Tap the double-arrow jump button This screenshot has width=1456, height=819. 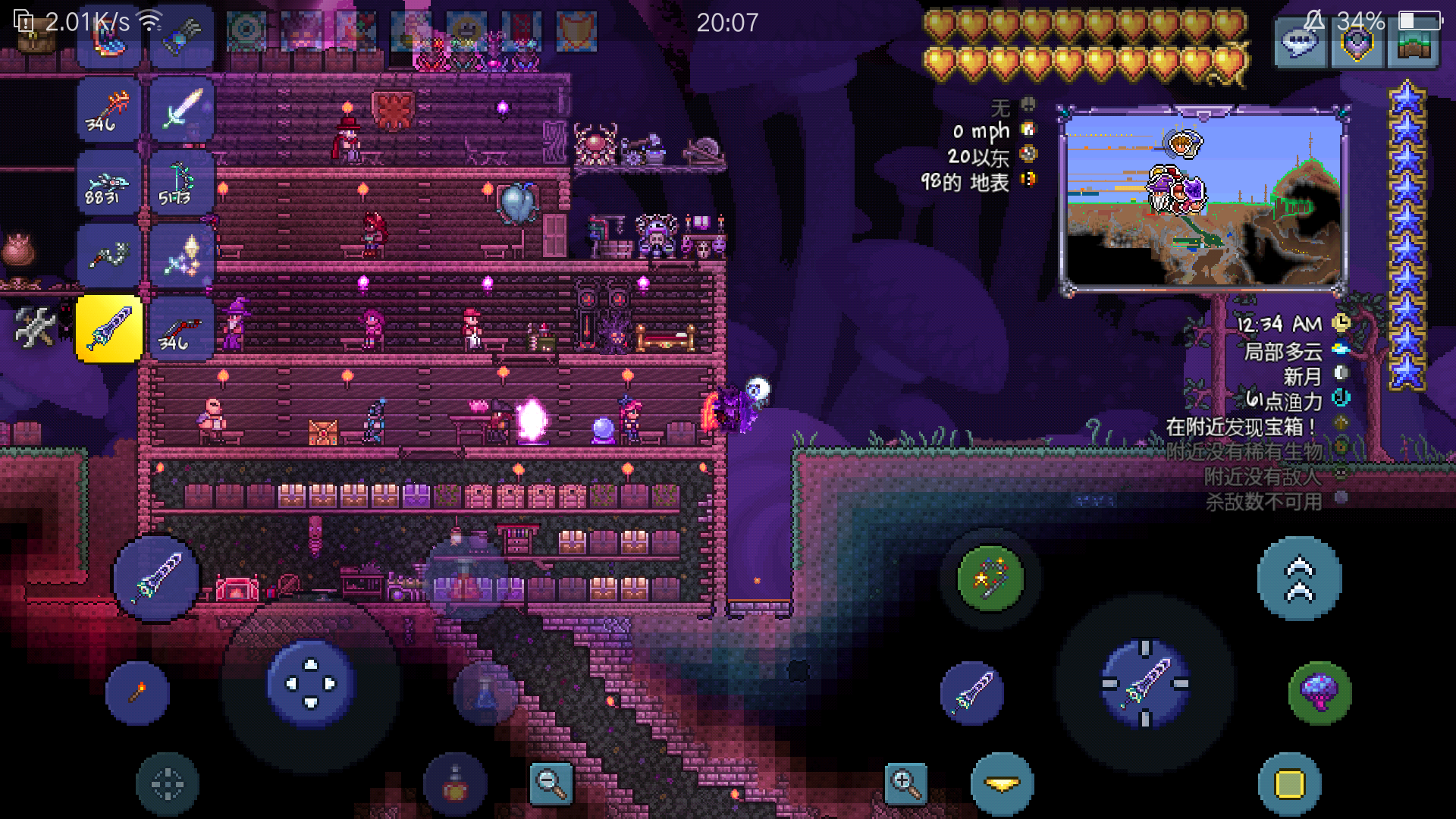[1299, 579]
